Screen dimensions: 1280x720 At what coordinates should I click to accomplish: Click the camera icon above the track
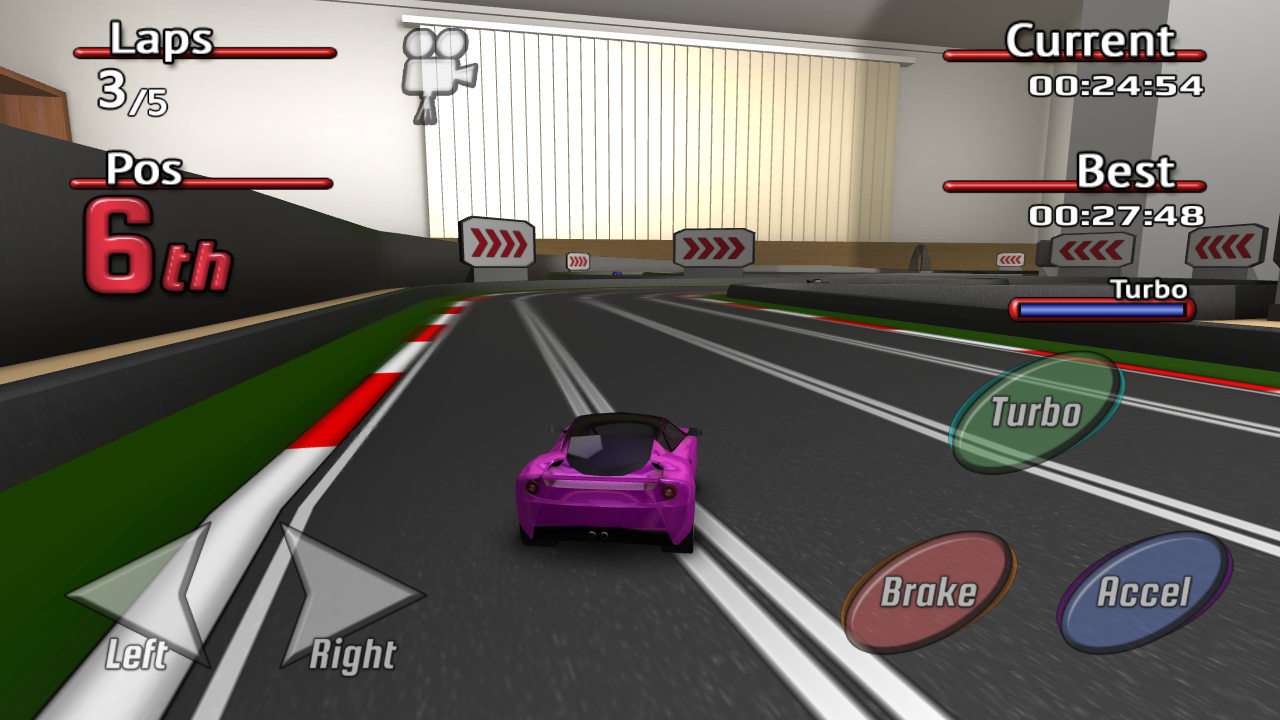[437, 65]
